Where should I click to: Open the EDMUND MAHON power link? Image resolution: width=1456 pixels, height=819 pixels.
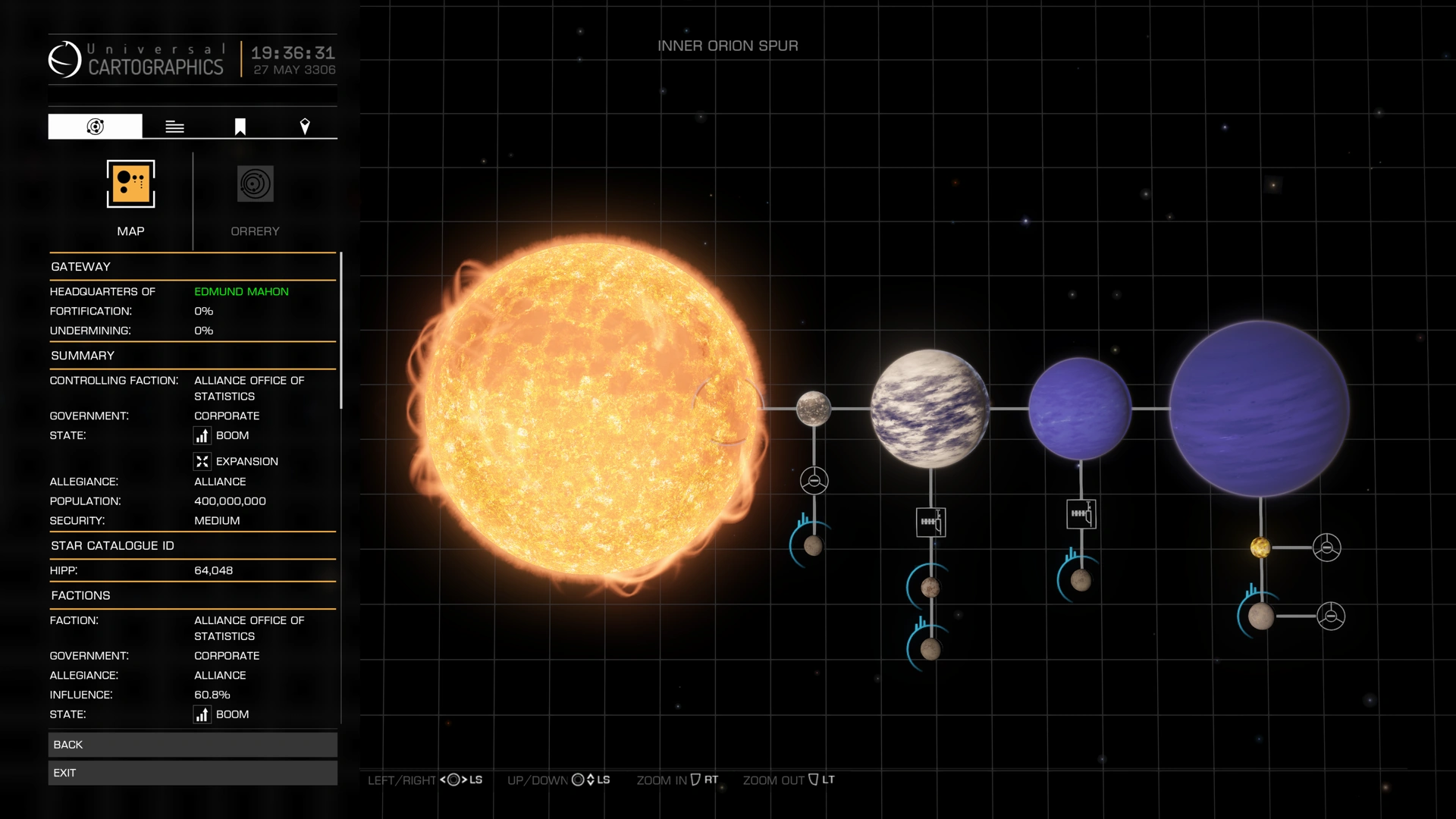241,291
